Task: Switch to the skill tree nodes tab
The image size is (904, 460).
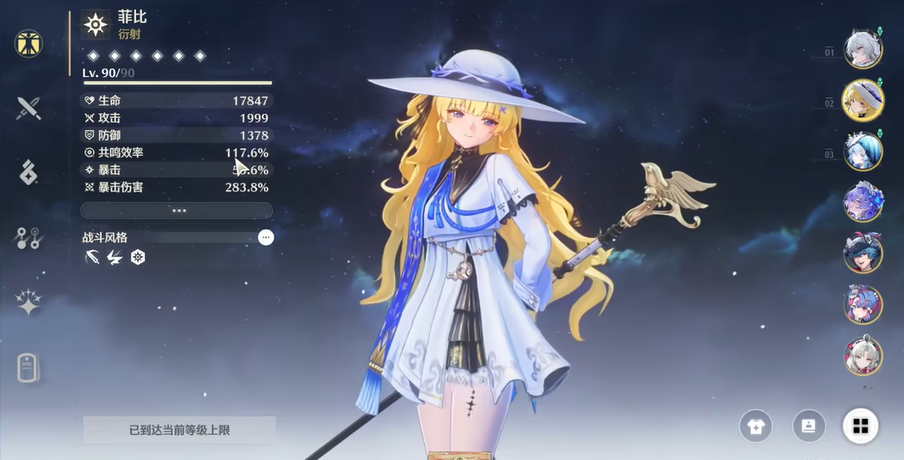Action: tap(28, 237)
